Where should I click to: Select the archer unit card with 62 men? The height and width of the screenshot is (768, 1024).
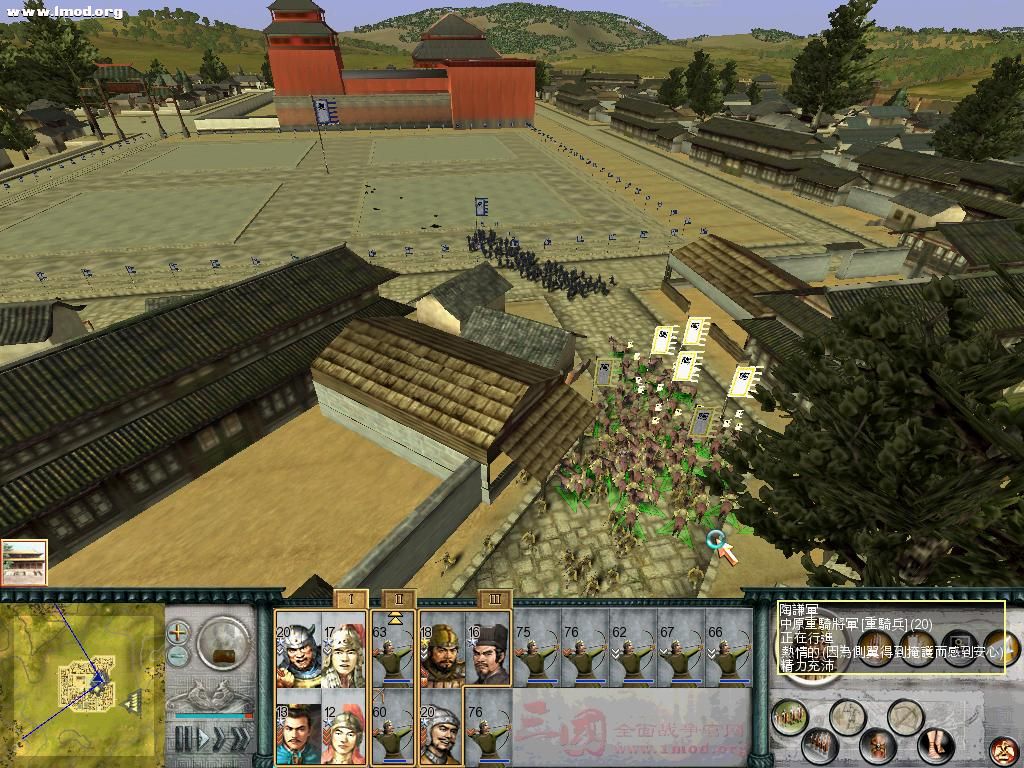tap(632, 648)
